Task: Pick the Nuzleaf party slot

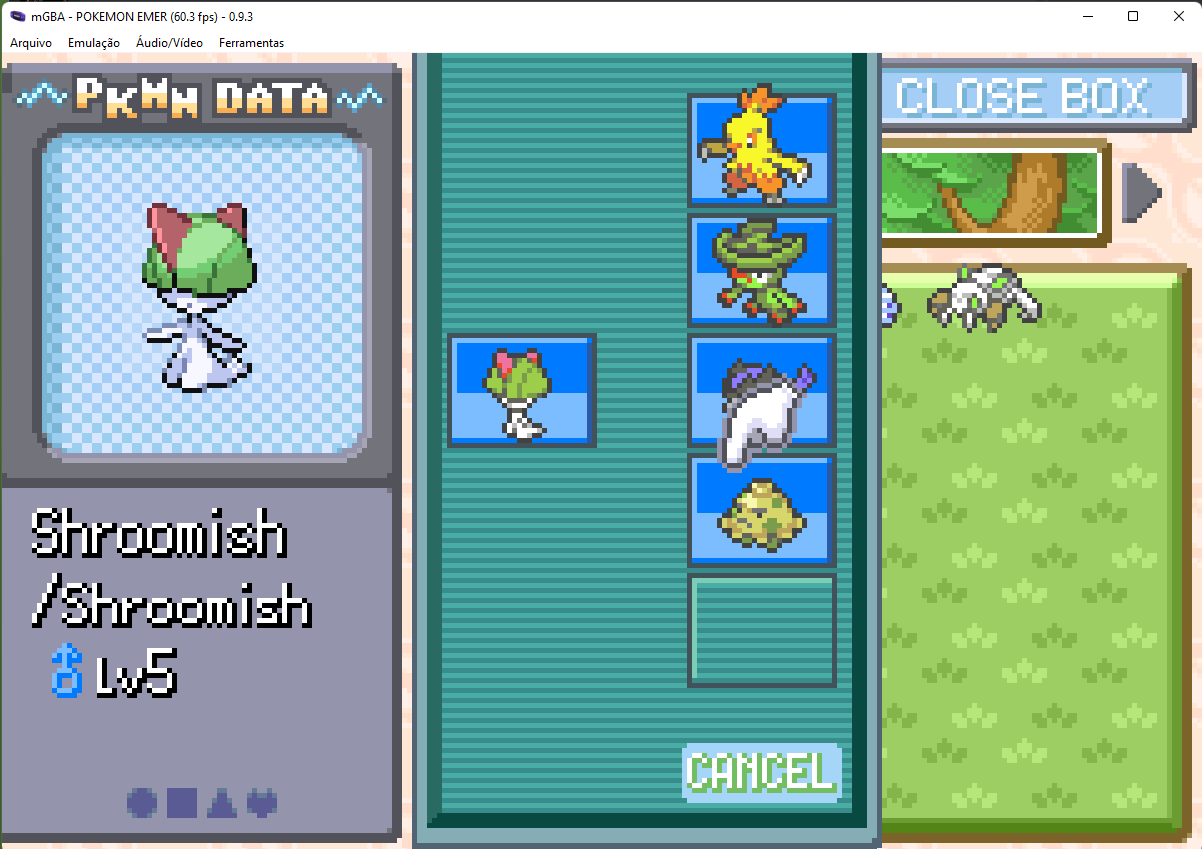Action: click(x=761, y=270)
